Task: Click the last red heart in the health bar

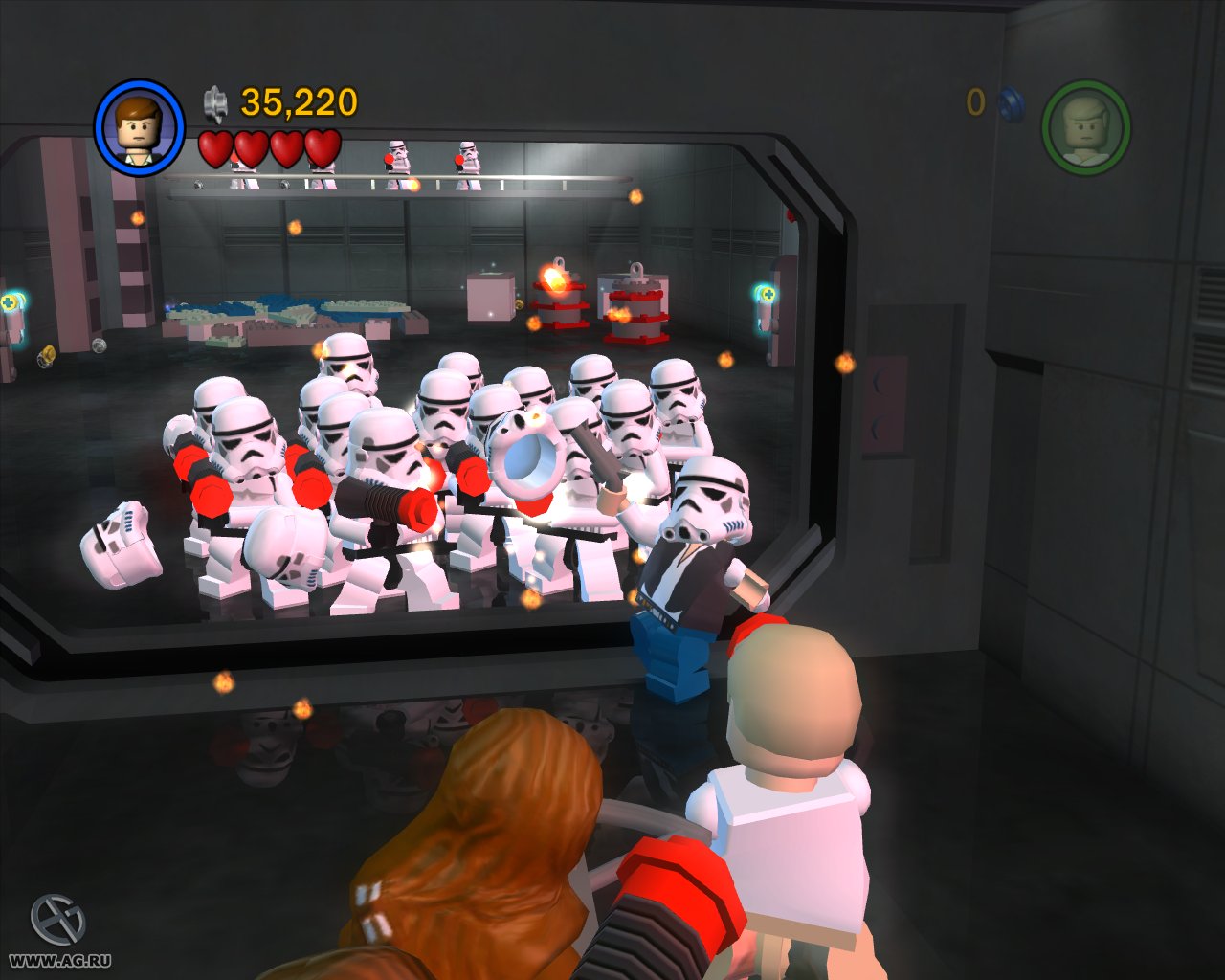Action: pyautogui.click(x=323, y=150)
